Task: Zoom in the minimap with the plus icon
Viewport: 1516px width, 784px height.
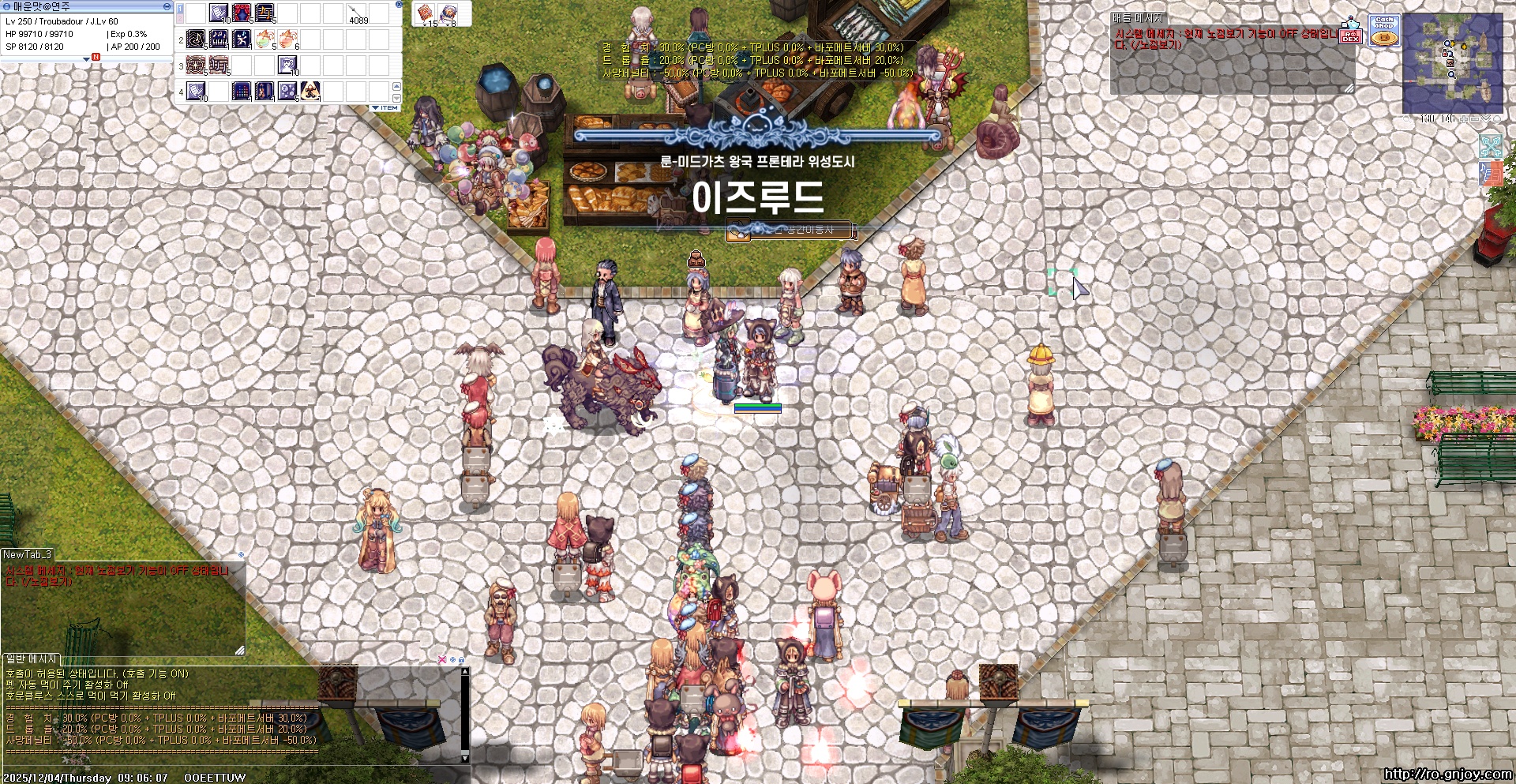Action: click(1464, 119)
